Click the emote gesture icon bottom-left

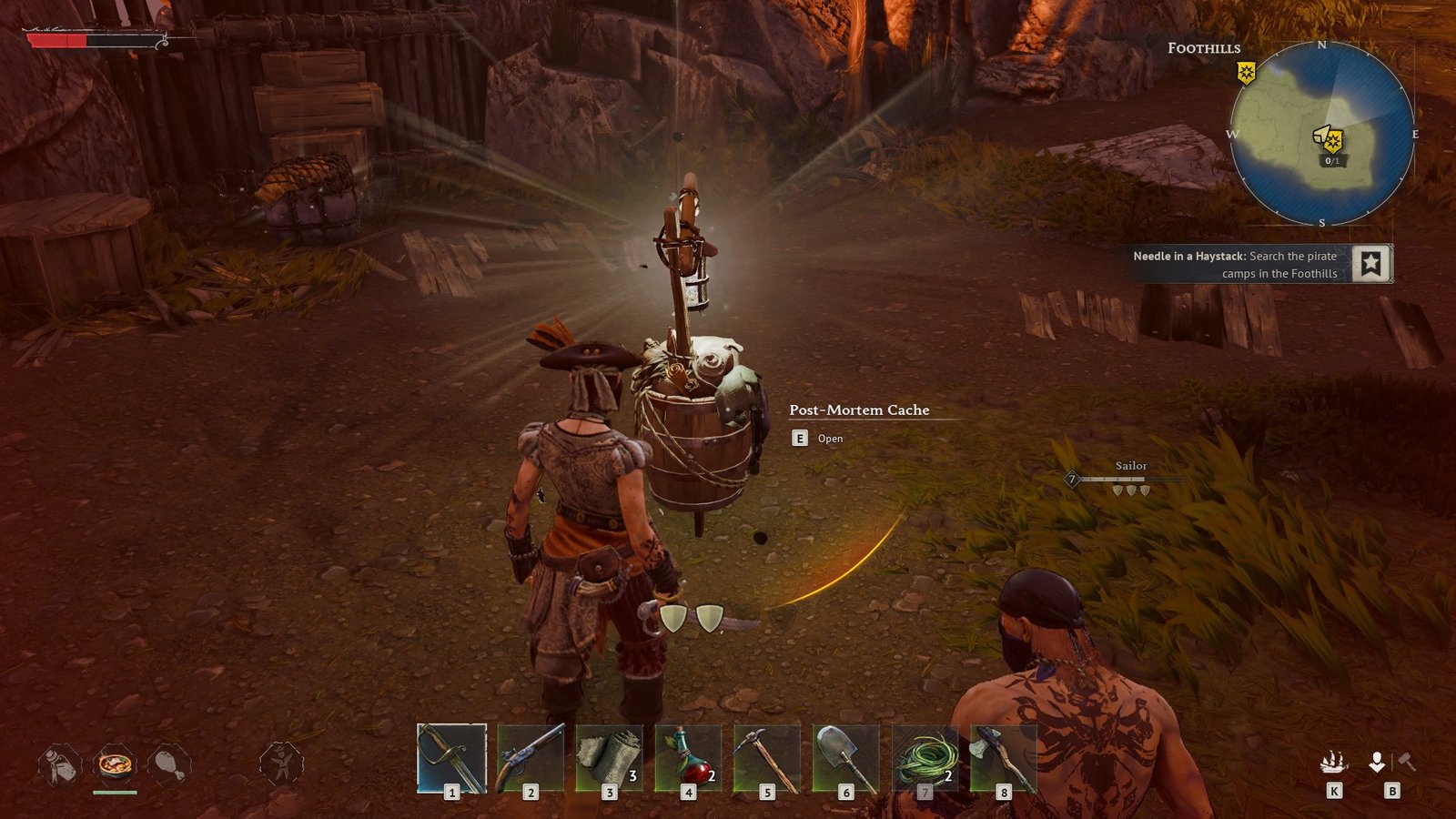click(282, 761)
